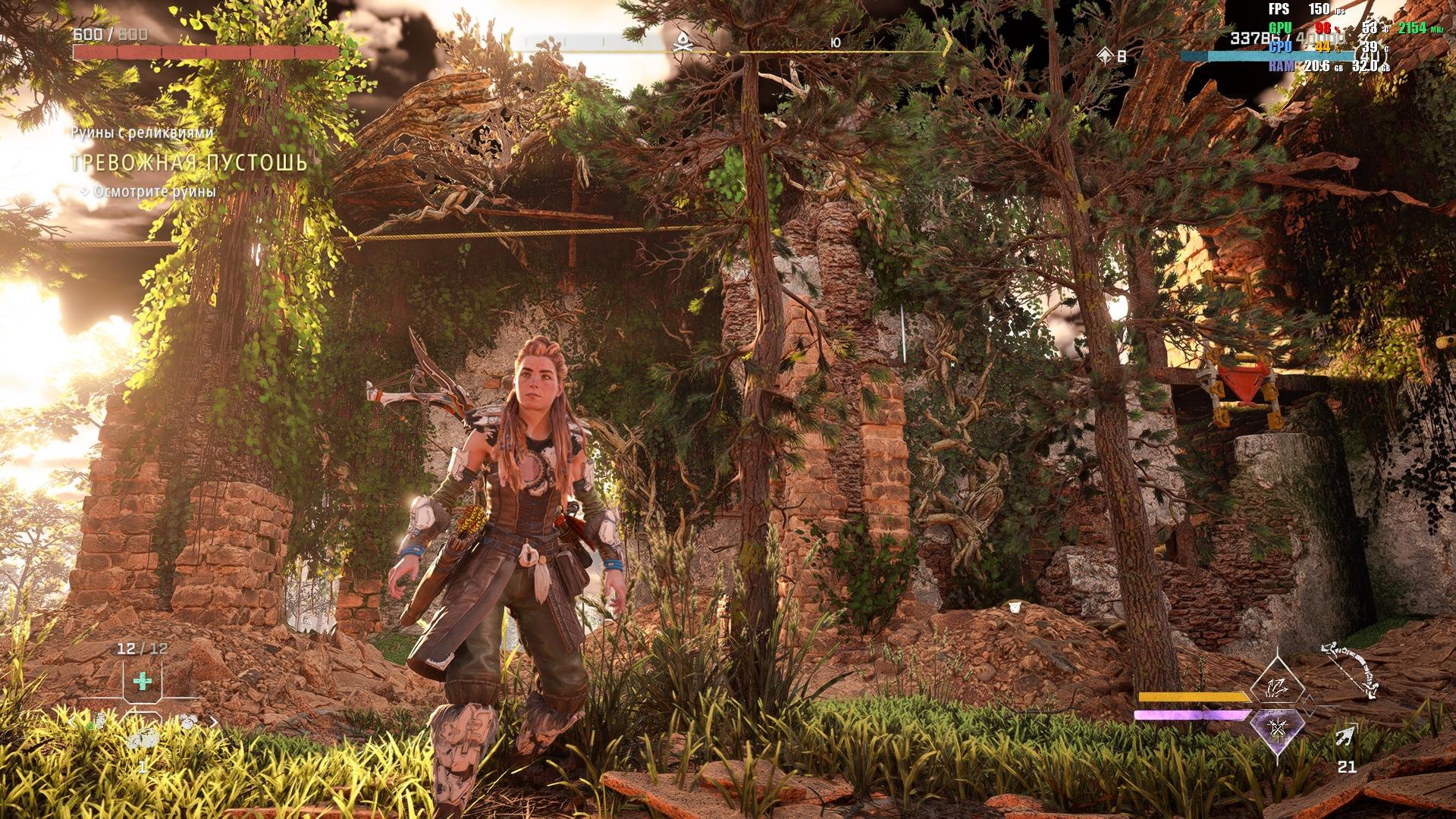This screenshot has height=819, width=1456.
Task: Click the left arrow of the tool selector
Action: pos(73,723)
